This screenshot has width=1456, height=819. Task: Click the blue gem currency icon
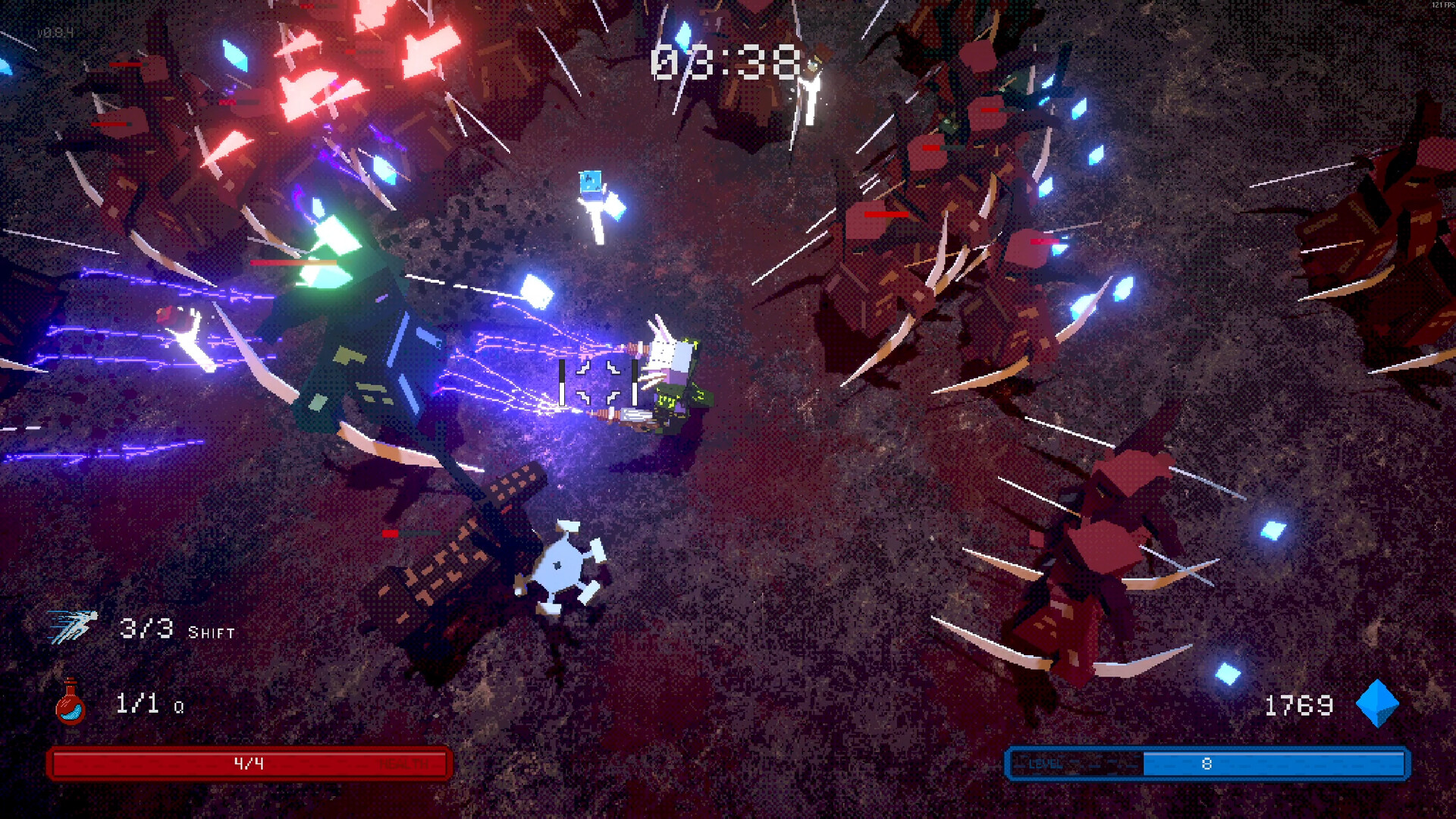[x=1376, y=704]
